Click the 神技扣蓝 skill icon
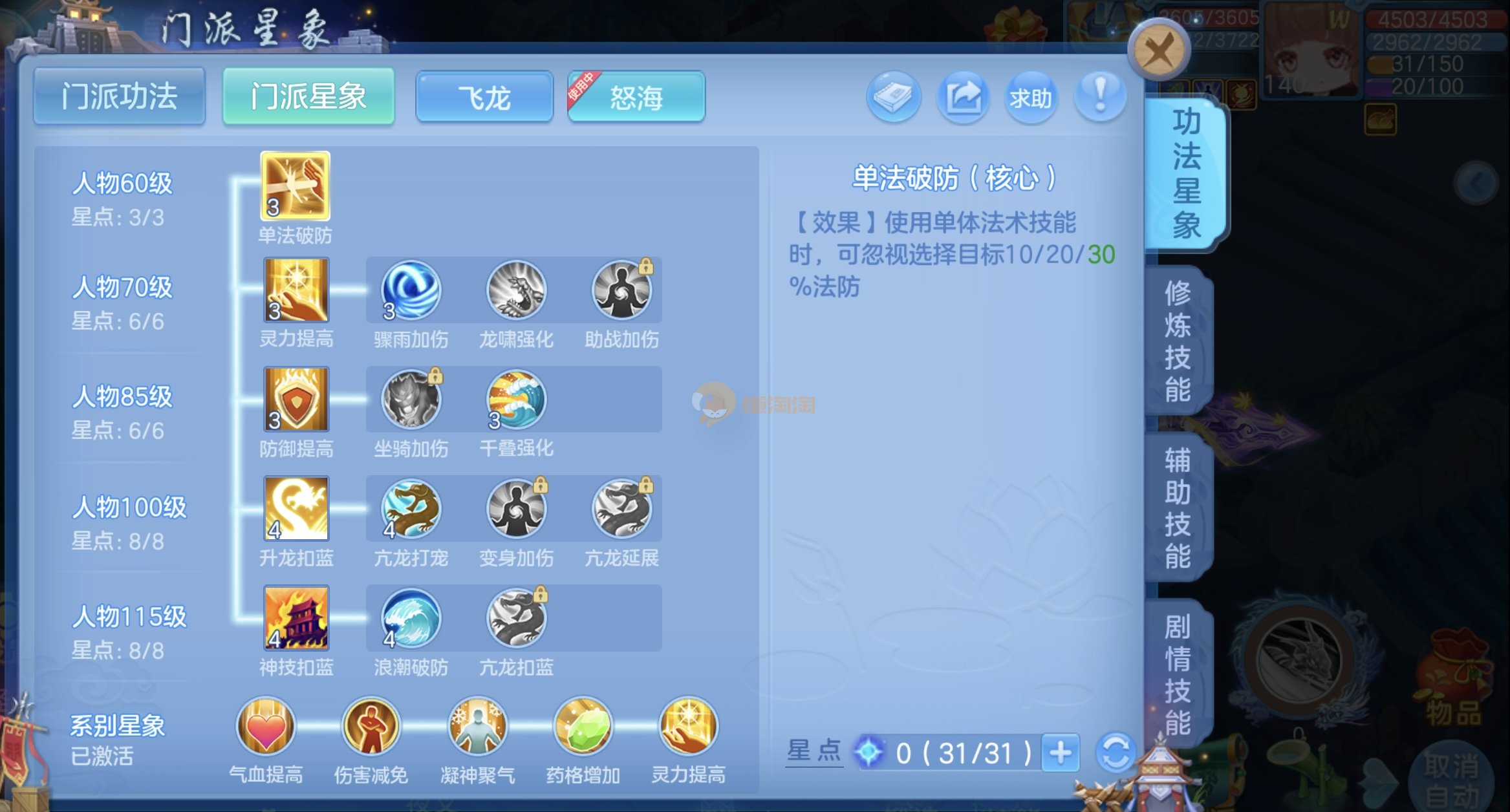 [296, 618]
